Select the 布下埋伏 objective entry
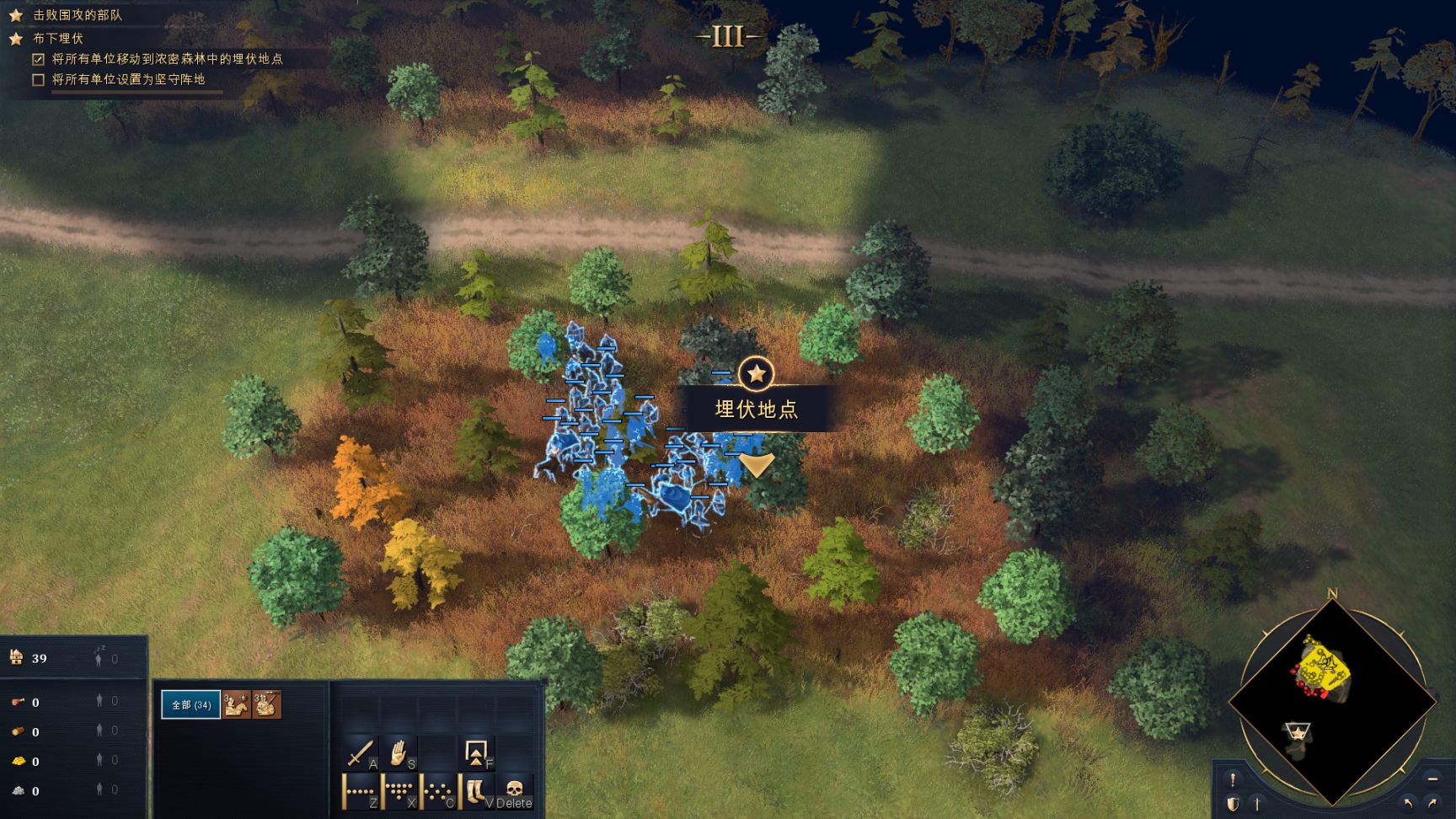Image resolution: width=1456 pixels, height=819 pixels. pyautogui.click(x=58, y=39)
